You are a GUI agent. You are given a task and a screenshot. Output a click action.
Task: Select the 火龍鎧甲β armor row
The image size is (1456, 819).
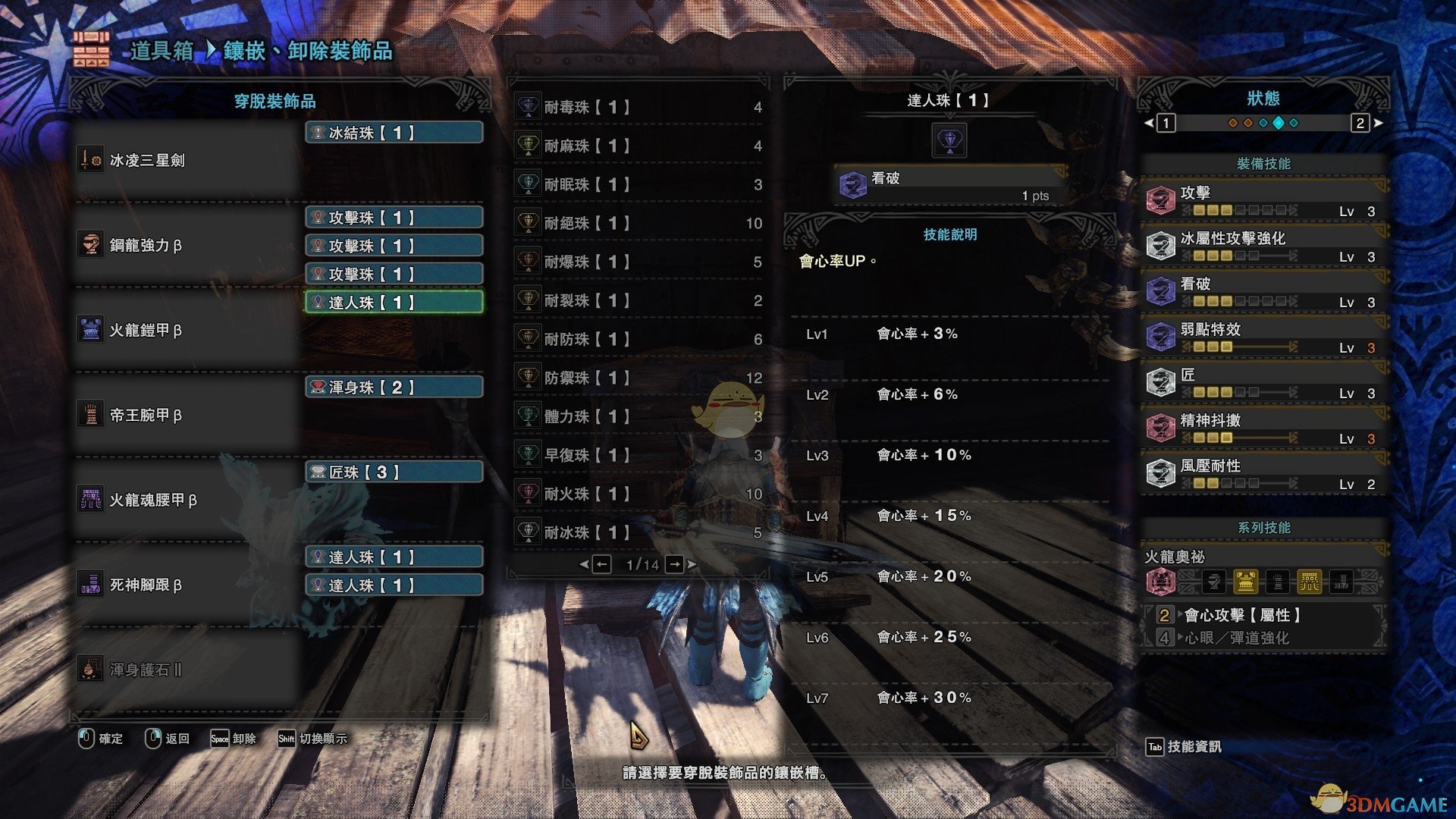click(186, 330)
